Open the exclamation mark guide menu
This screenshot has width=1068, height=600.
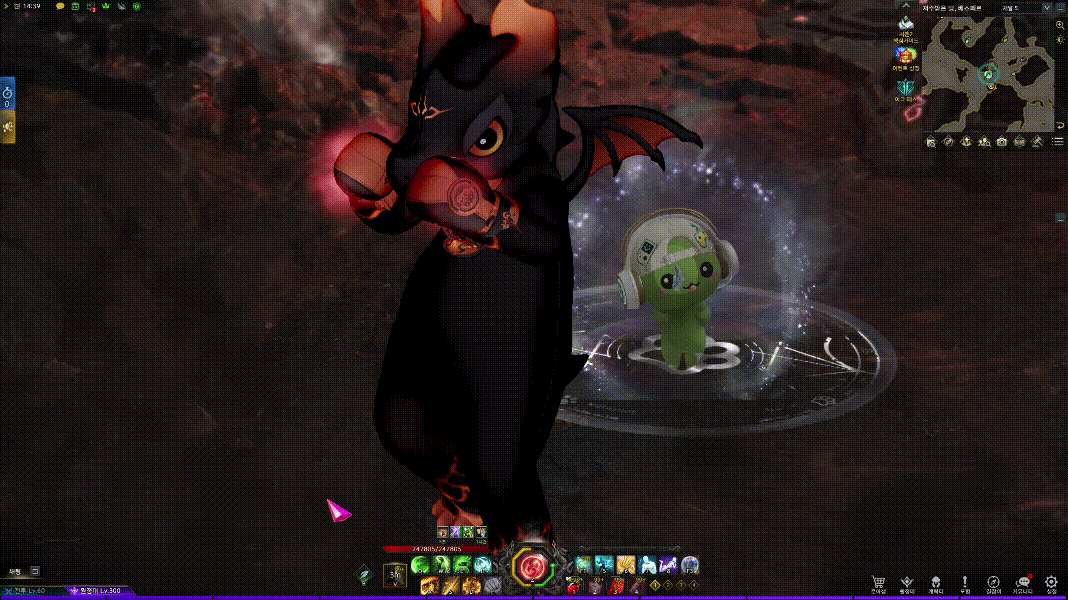coord(964,582)
